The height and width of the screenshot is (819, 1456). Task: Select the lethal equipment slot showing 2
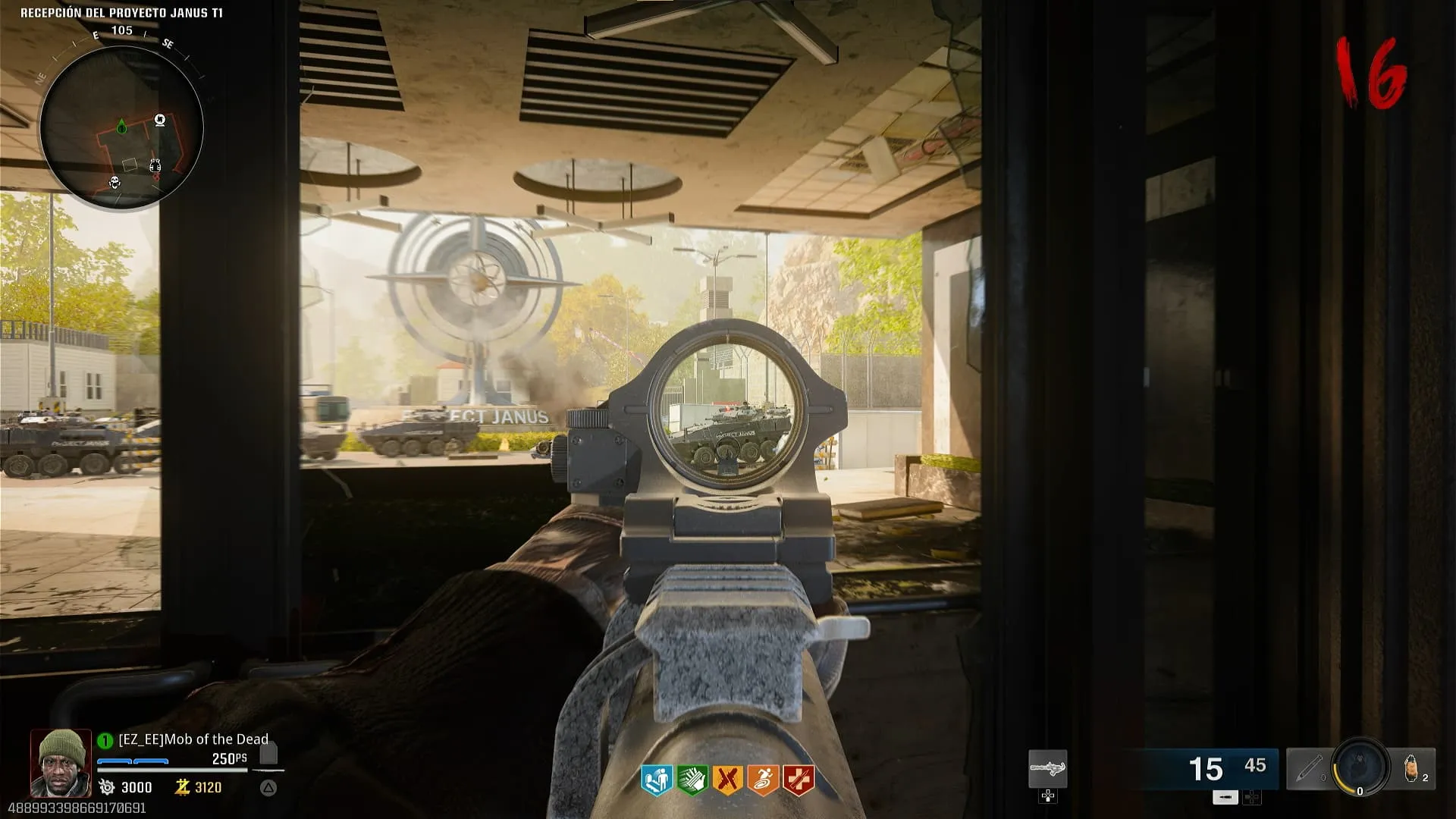click(1413, 768)
